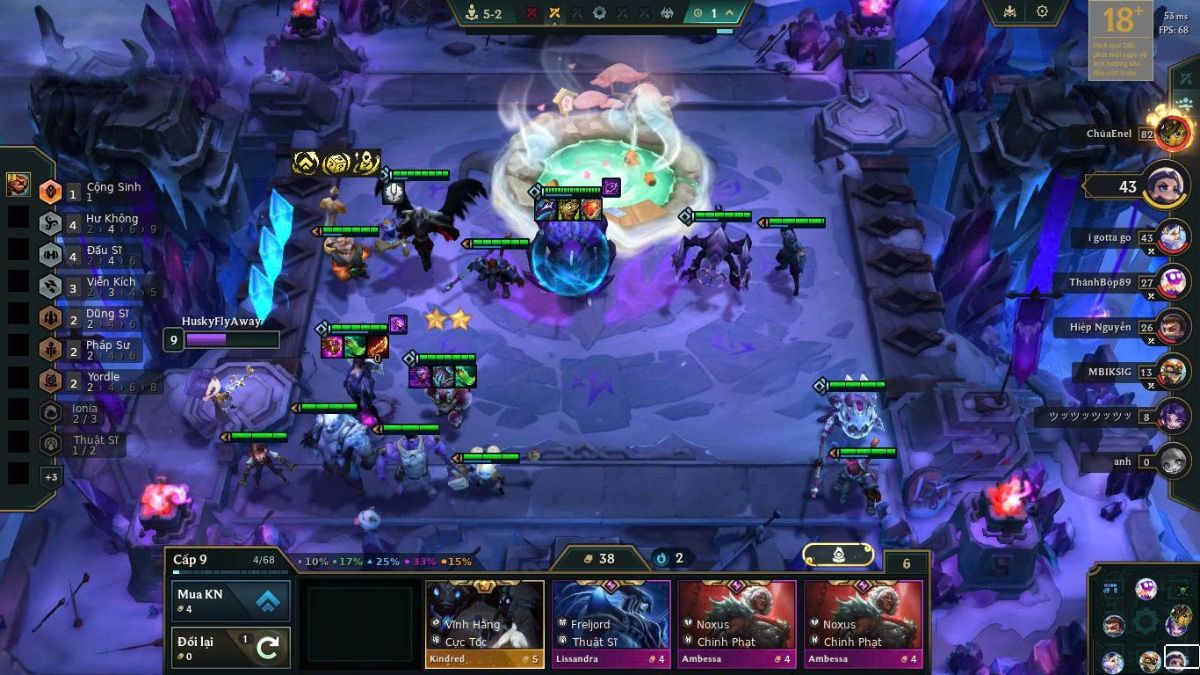Open the settings gear icon

click(1042, 12)
